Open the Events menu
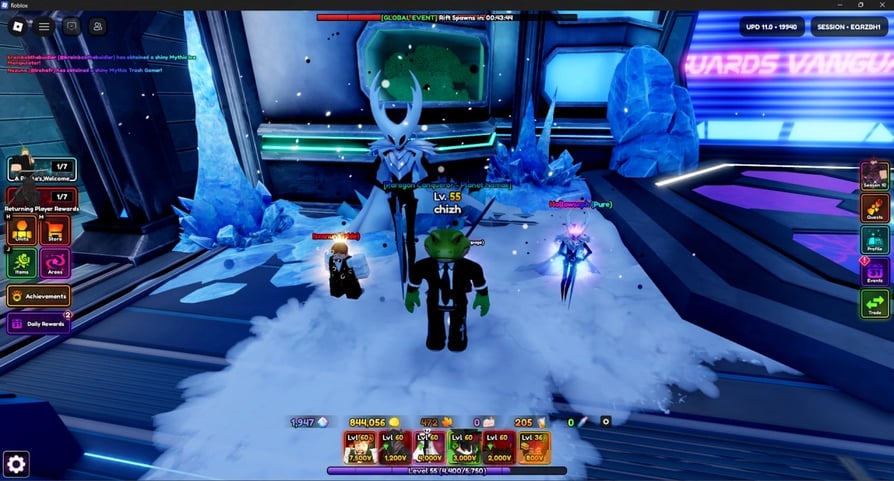 pos(874,272)
